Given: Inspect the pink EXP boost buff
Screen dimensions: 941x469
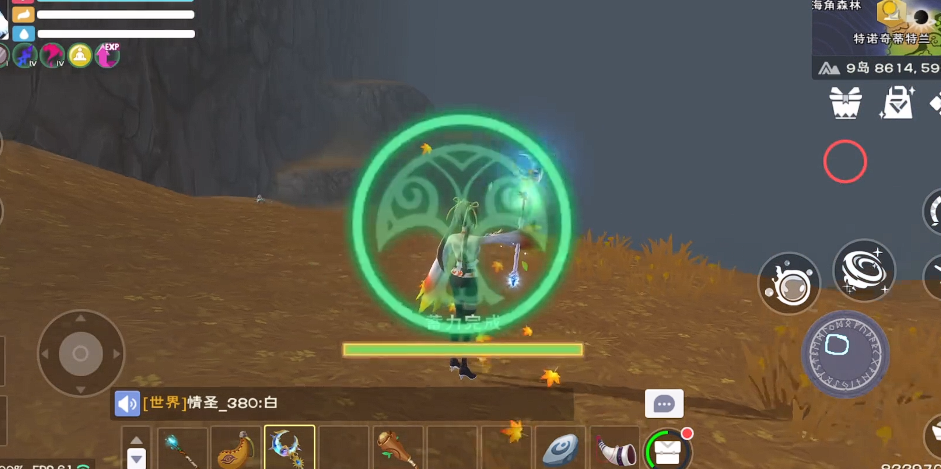Looking at the screenshot, I should [x=107, y=56].
